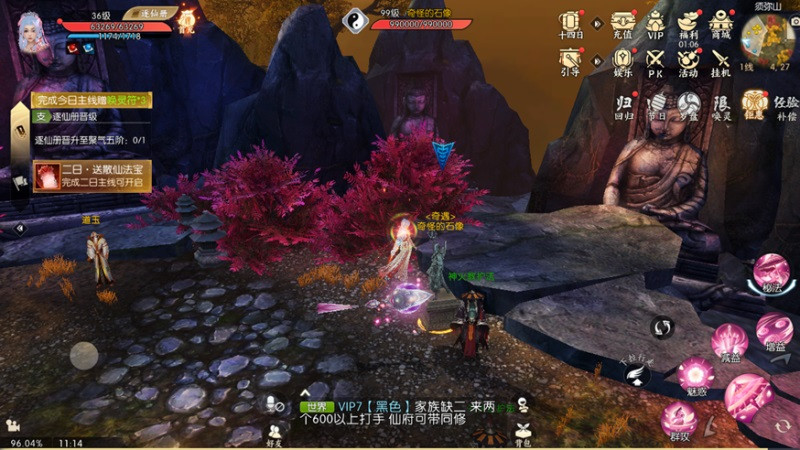Open the 二日·送散仙法宝 reward banner
This screenshot has height=450, width=800.
coord(92,175)
